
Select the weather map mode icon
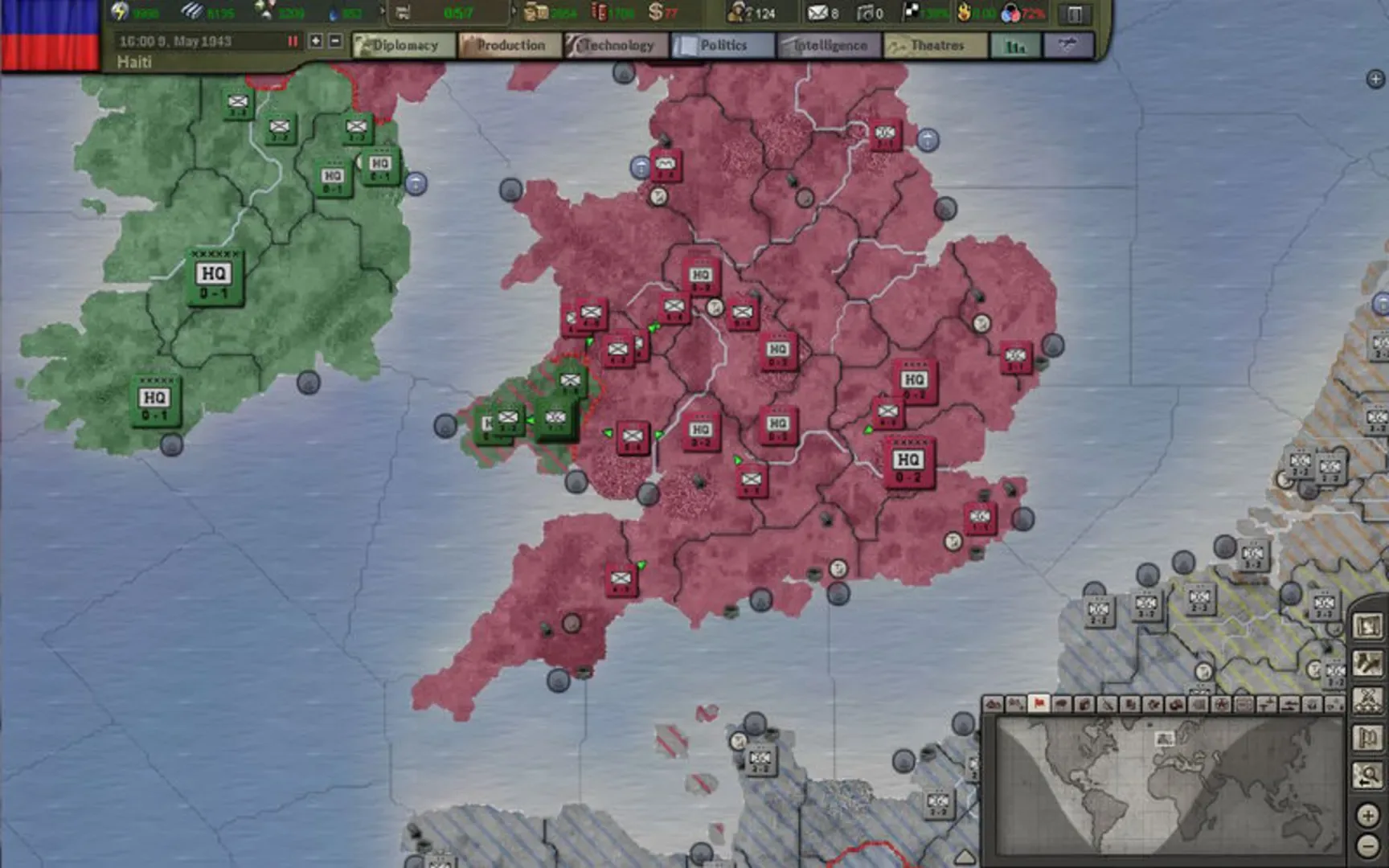click(x=1061, y=707)
